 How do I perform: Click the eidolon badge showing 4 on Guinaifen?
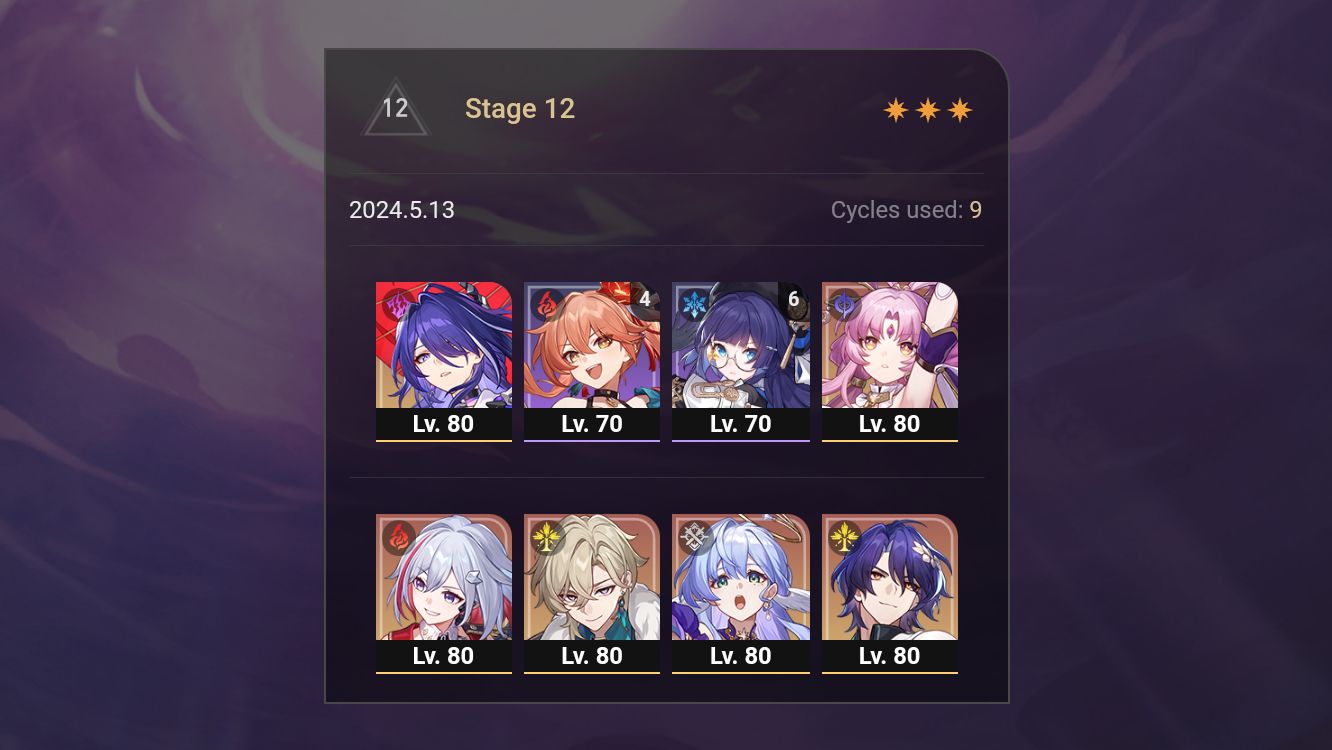(x=644, y=296)
